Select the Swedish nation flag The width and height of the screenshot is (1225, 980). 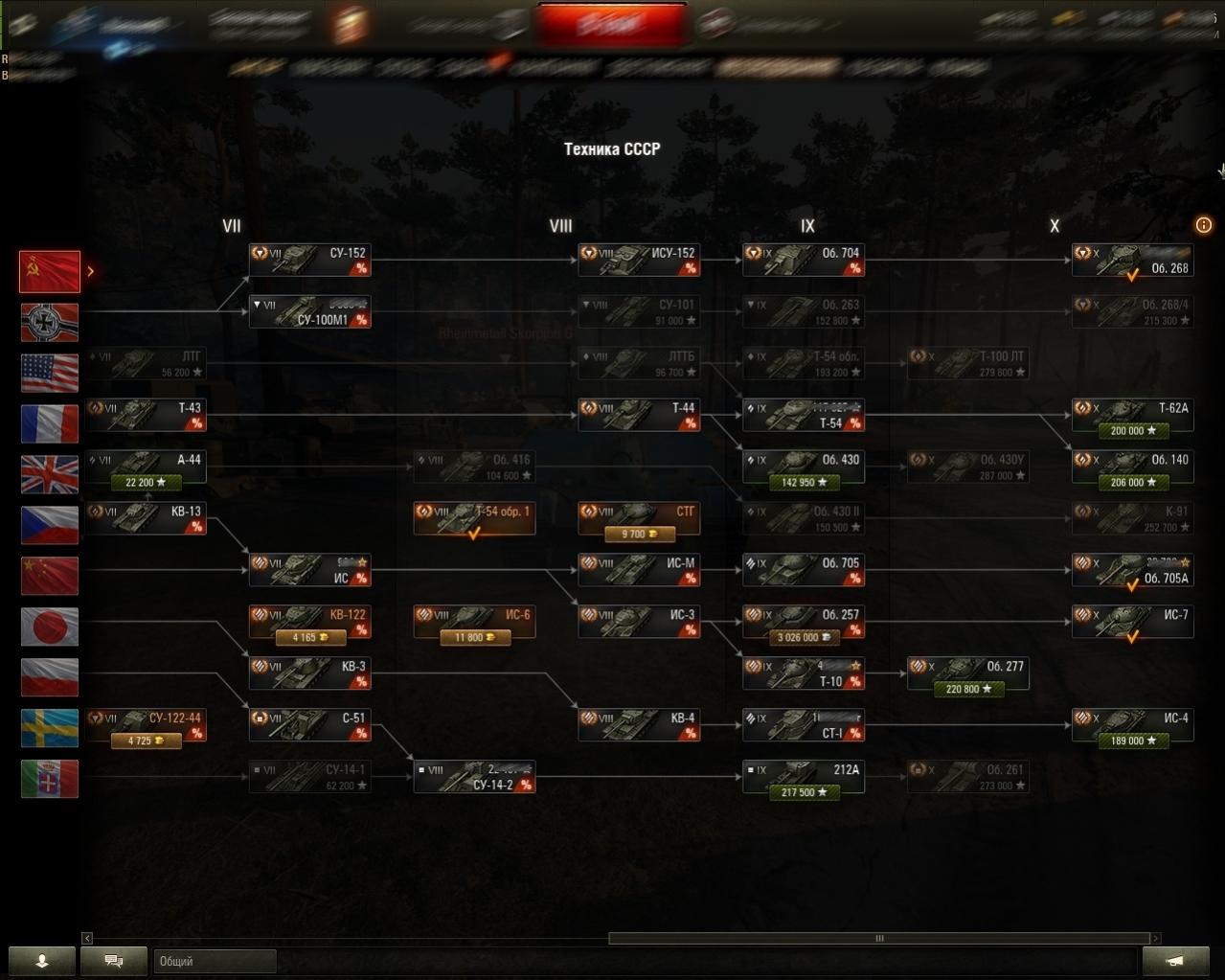50,728
